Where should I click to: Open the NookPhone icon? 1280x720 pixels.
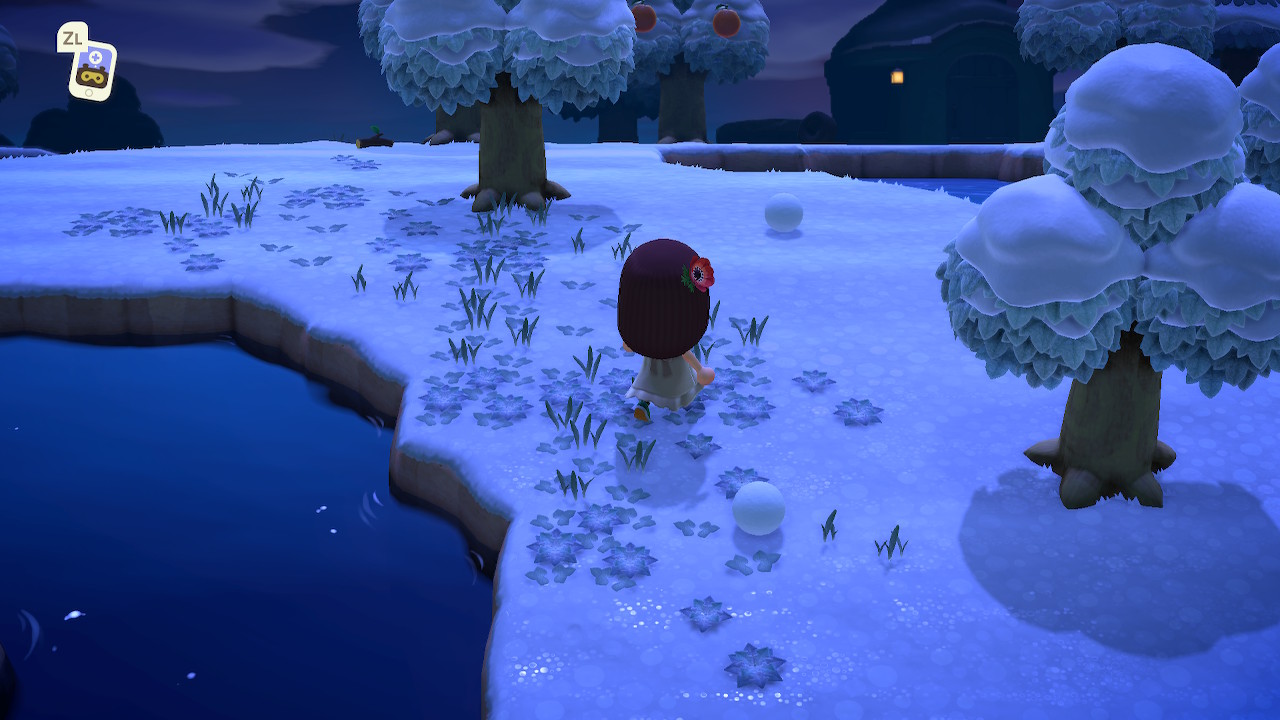click(92, 69)
